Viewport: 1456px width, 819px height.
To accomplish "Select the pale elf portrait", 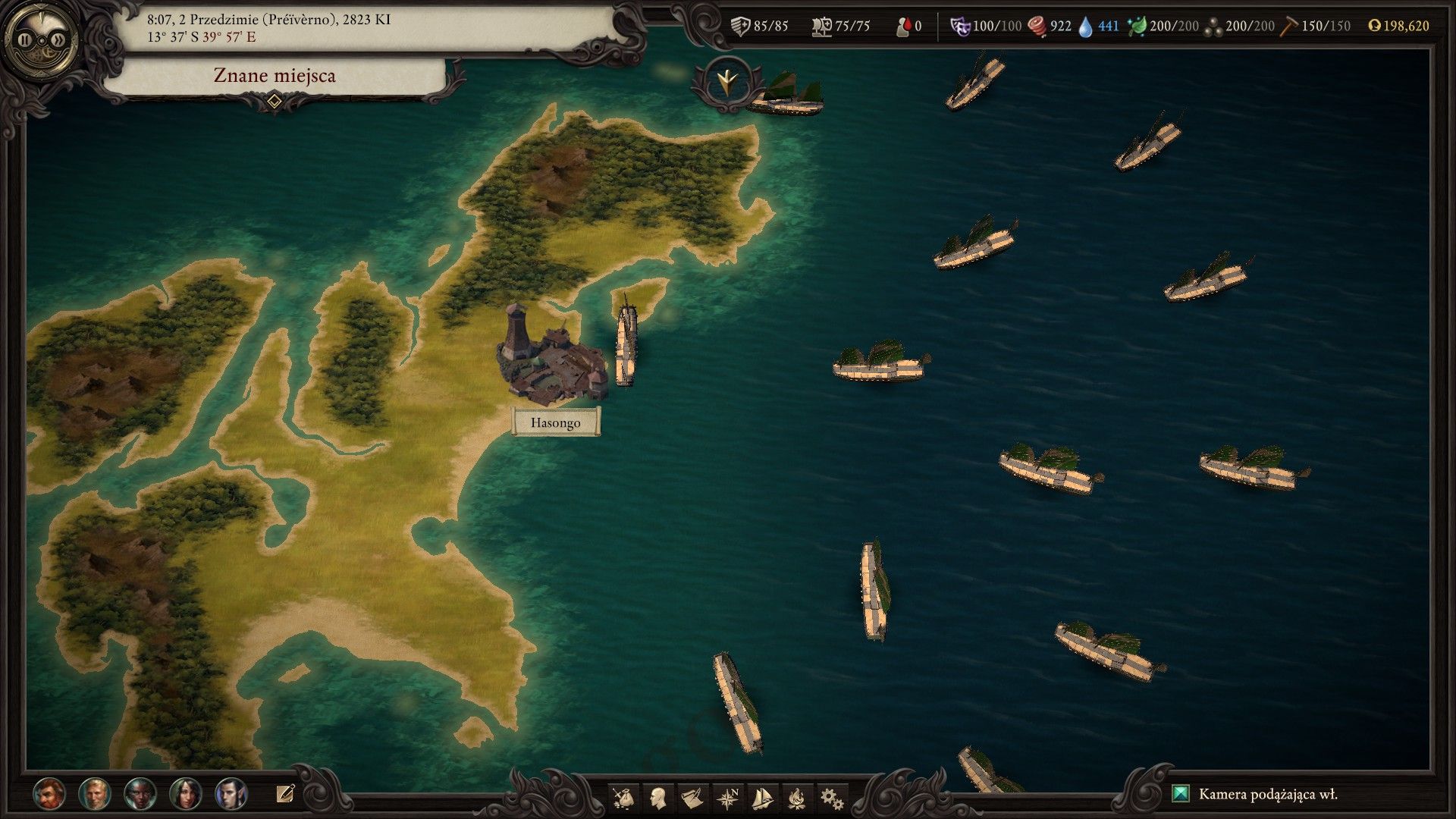I will (231, 793).
